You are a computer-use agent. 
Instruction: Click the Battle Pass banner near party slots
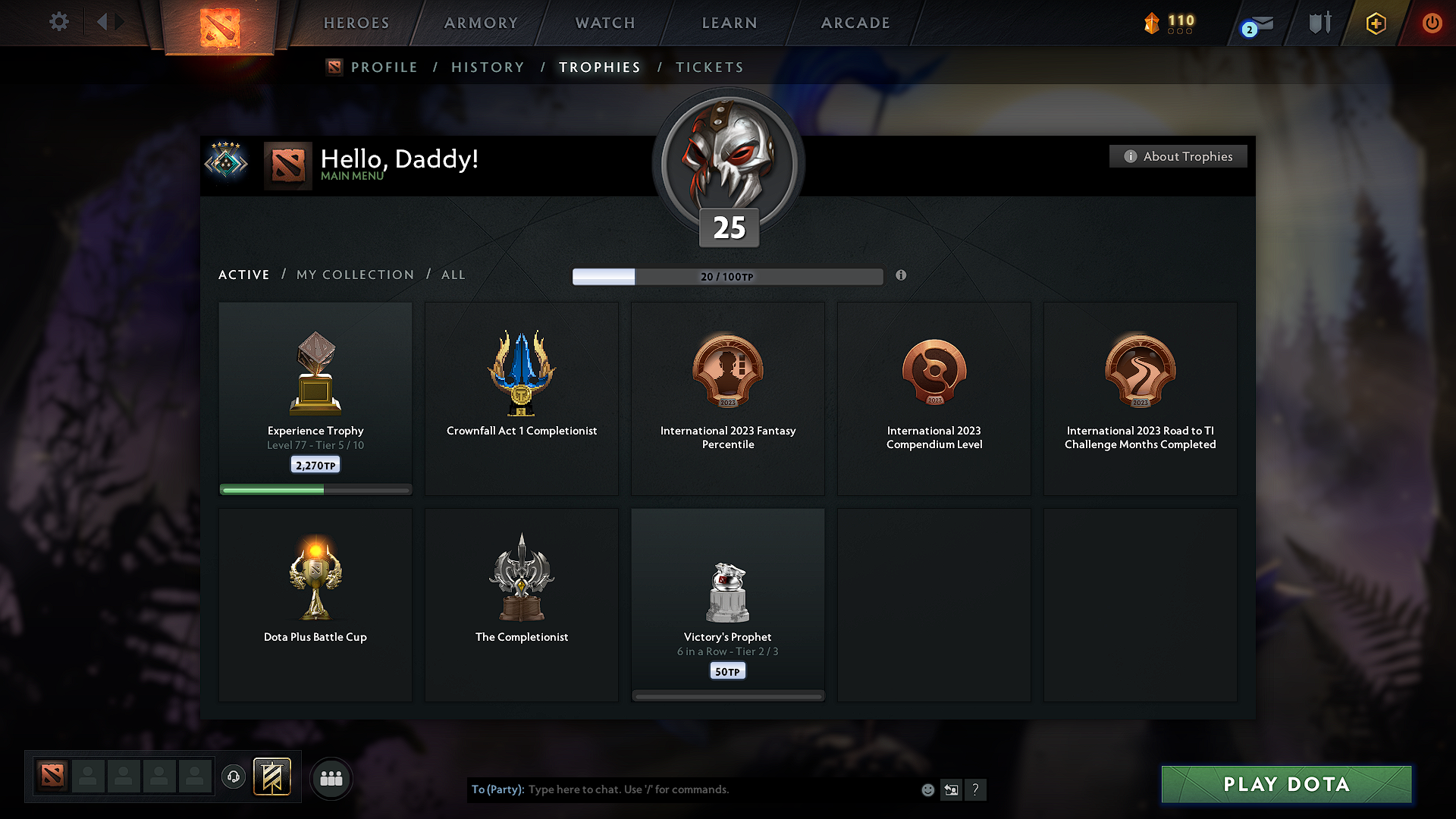(x=273, y=777)
